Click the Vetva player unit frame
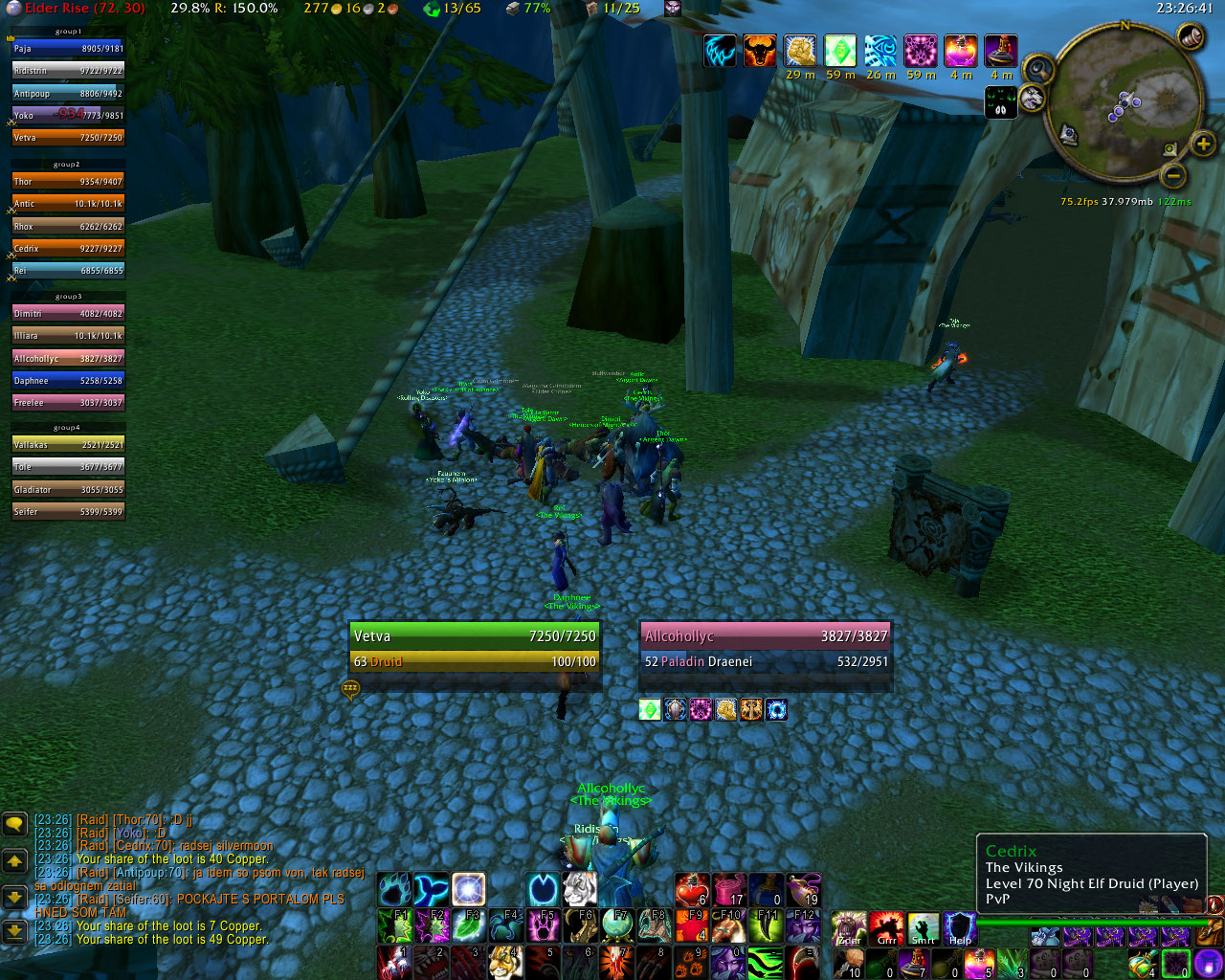Screen dimensions: 1225x980 [x=475, y=648]
